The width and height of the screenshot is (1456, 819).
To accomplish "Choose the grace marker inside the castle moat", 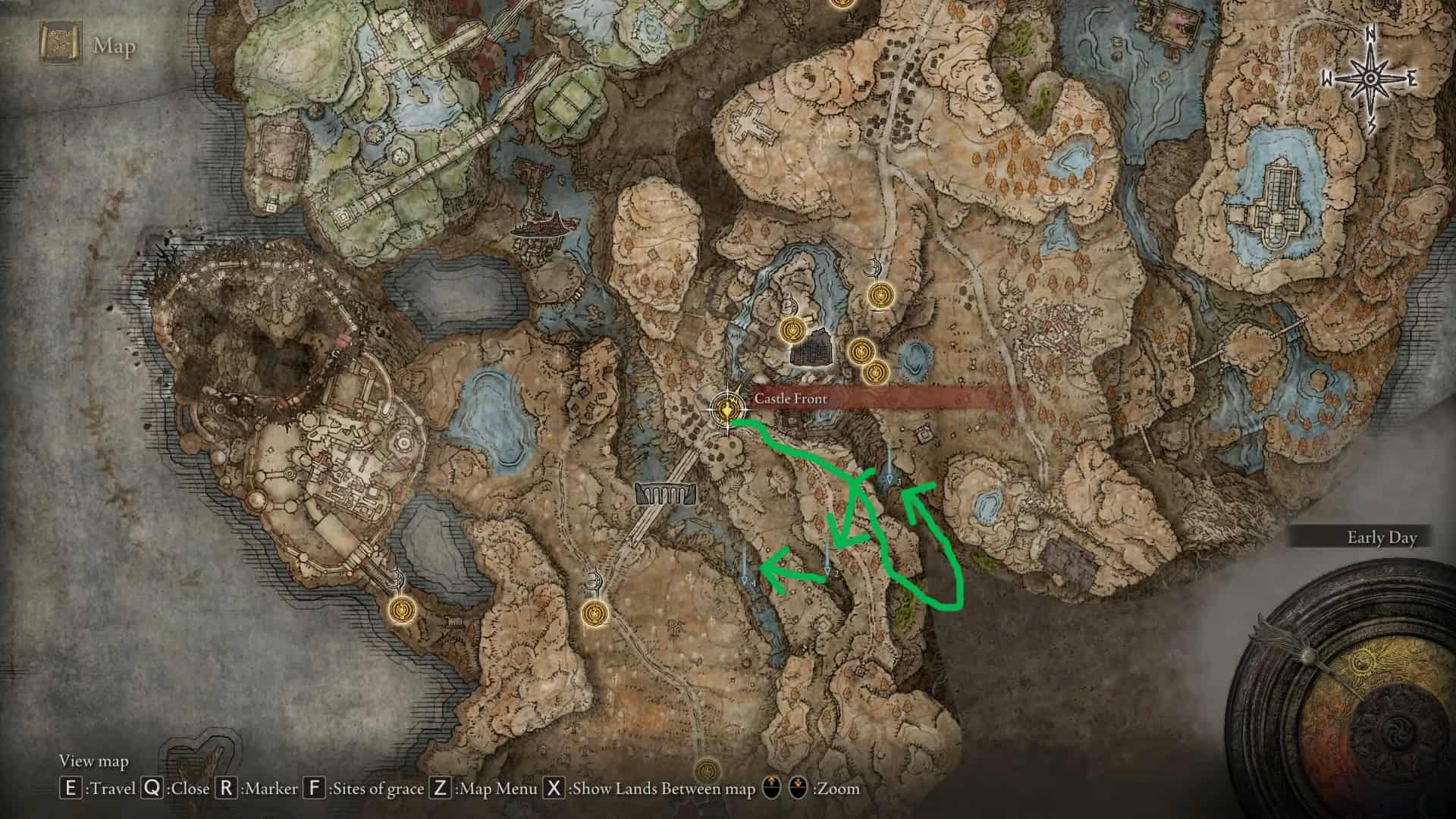I will tap(792, 330).
